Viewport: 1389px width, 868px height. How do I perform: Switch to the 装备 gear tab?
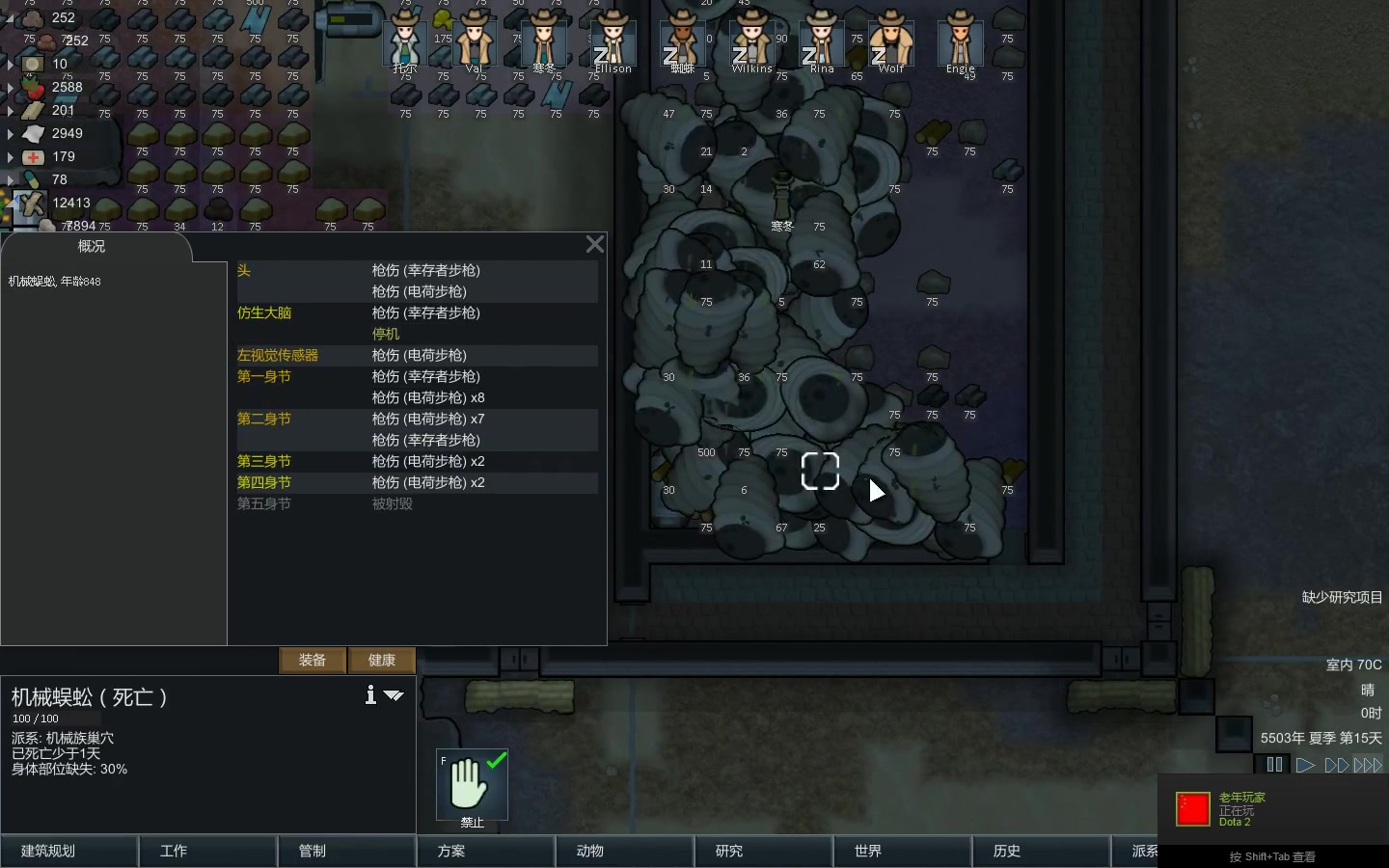click(x=313, y=660)
